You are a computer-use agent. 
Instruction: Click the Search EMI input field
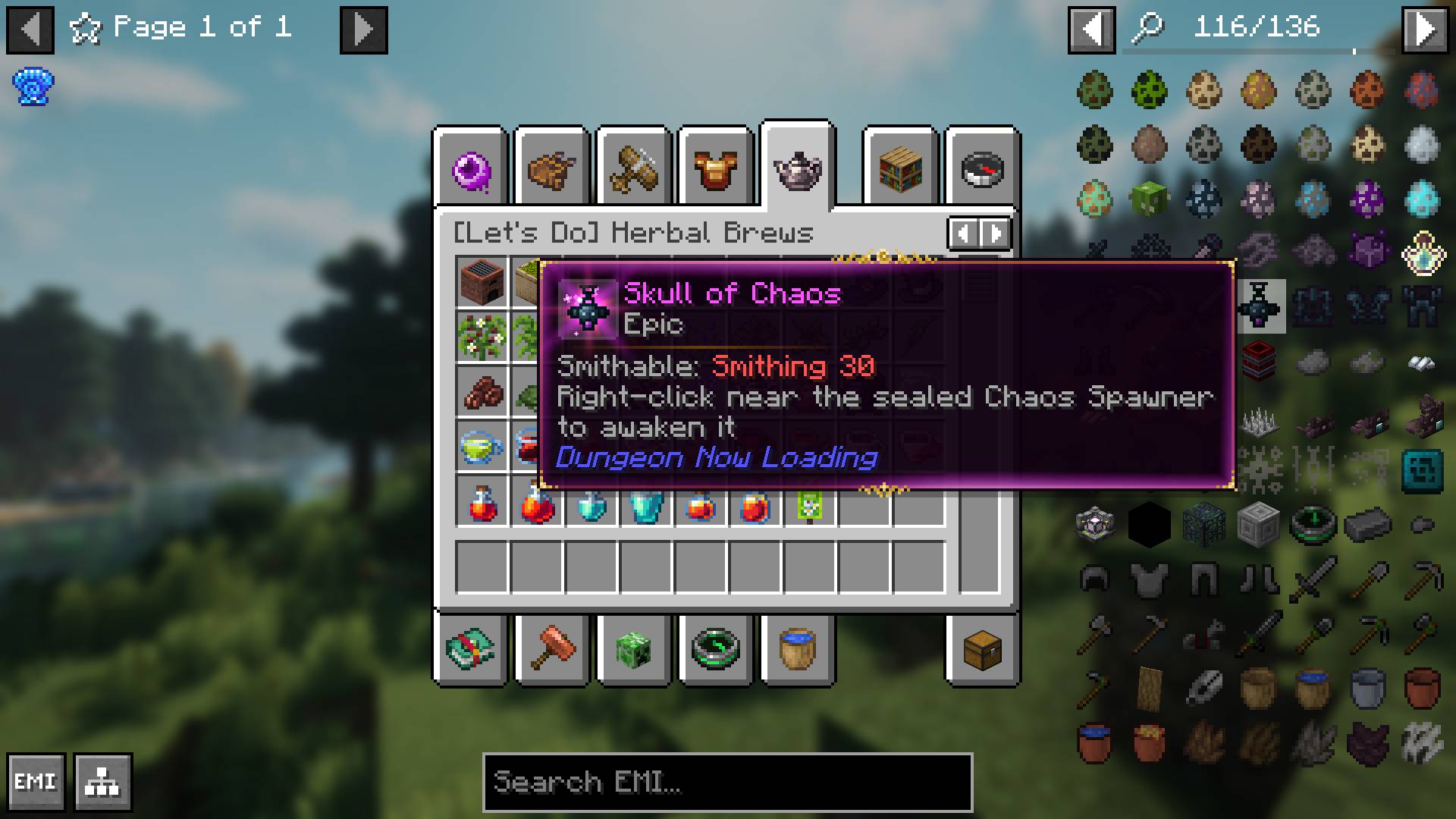(726, 783)
